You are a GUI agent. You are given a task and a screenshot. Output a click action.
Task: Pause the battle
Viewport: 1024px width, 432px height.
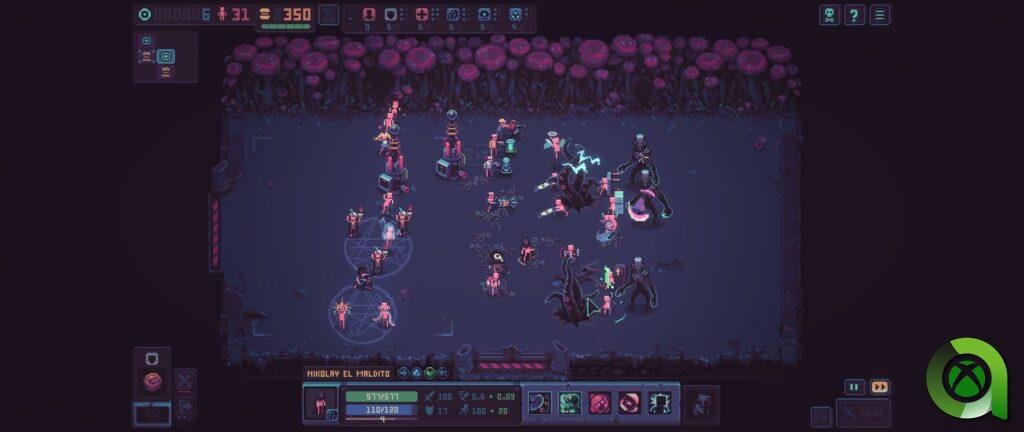click(854, 387)
